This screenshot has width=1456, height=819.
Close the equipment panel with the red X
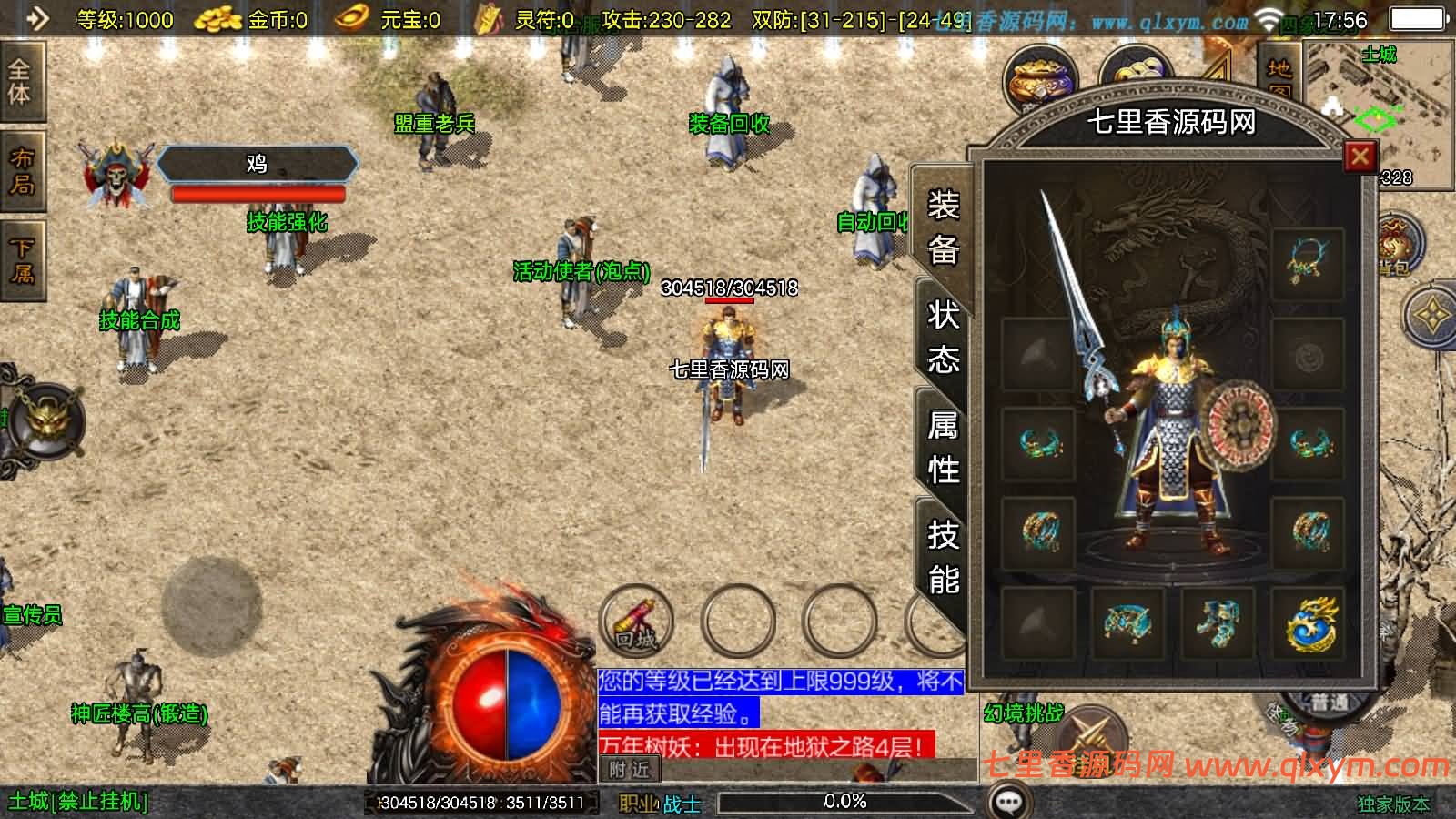tap(1360, 157)
